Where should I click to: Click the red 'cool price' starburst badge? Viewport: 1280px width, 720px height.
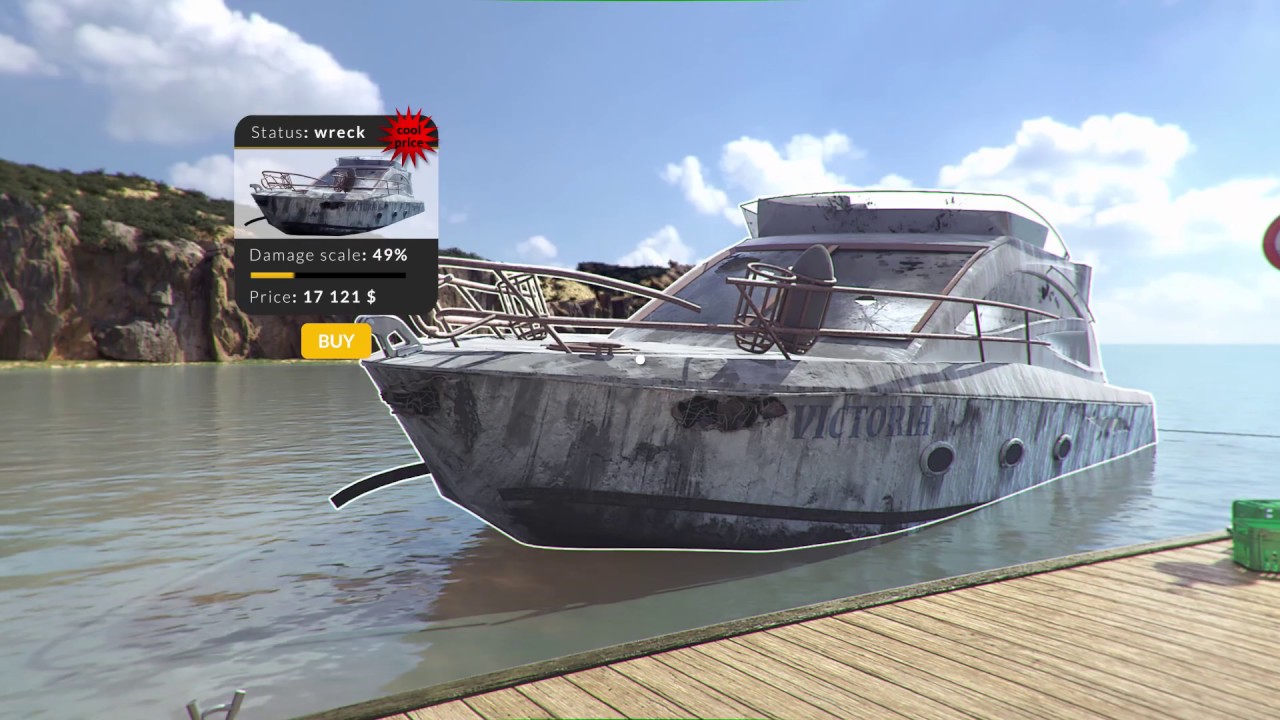(x=413, y=135)
